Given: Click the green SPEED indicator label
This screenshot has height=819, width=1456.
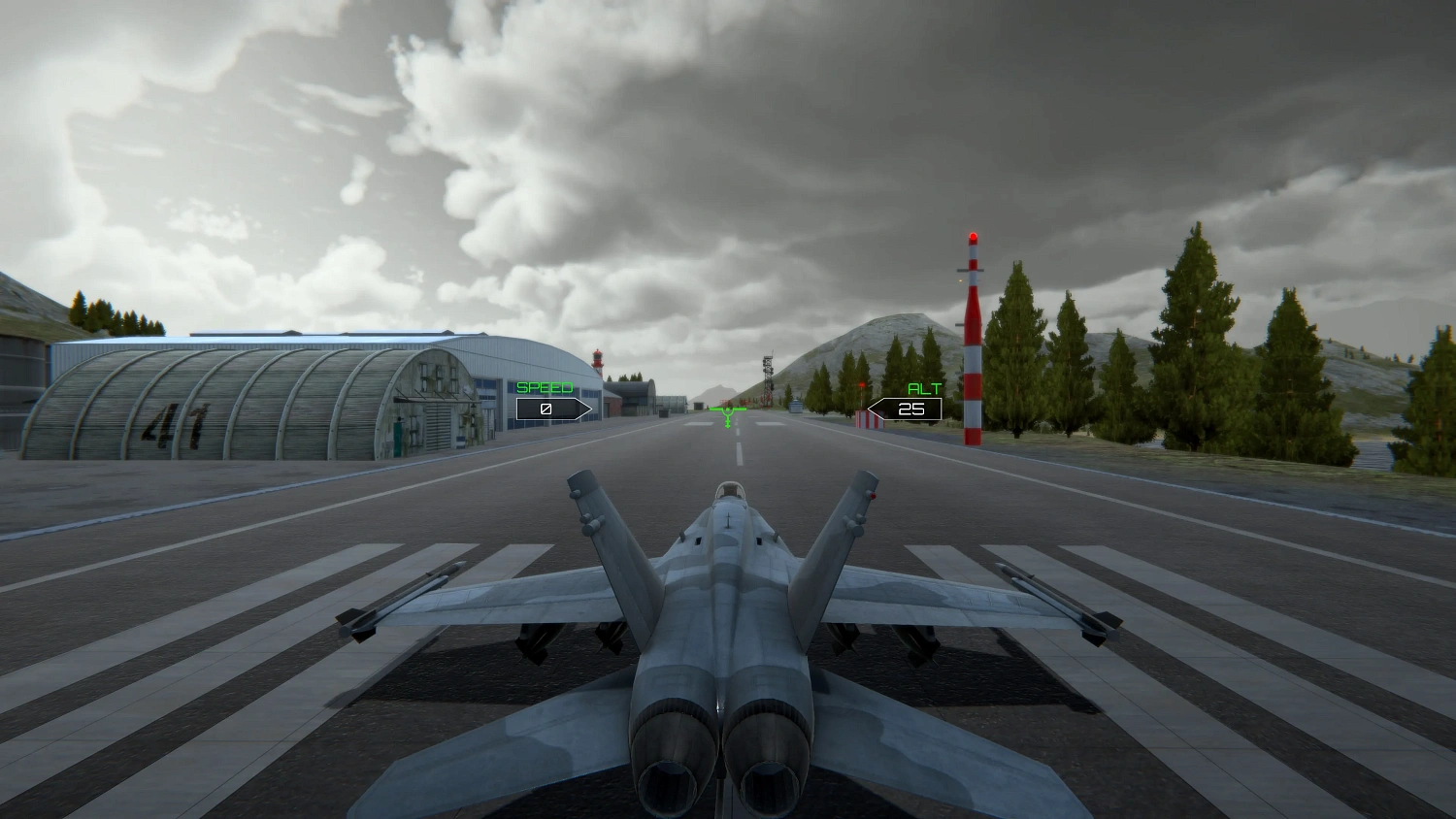Looking at the screenshot, I should [546, 387].
